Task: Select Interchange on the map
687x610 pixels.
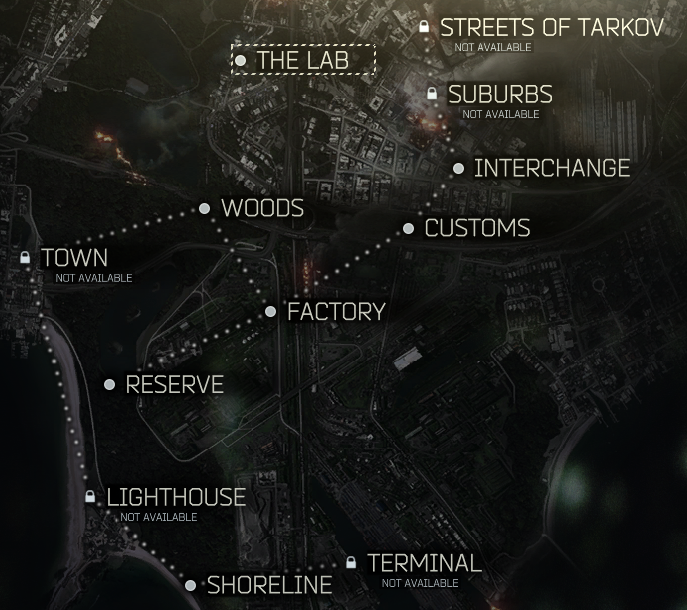Action: [x=551, y=168]
